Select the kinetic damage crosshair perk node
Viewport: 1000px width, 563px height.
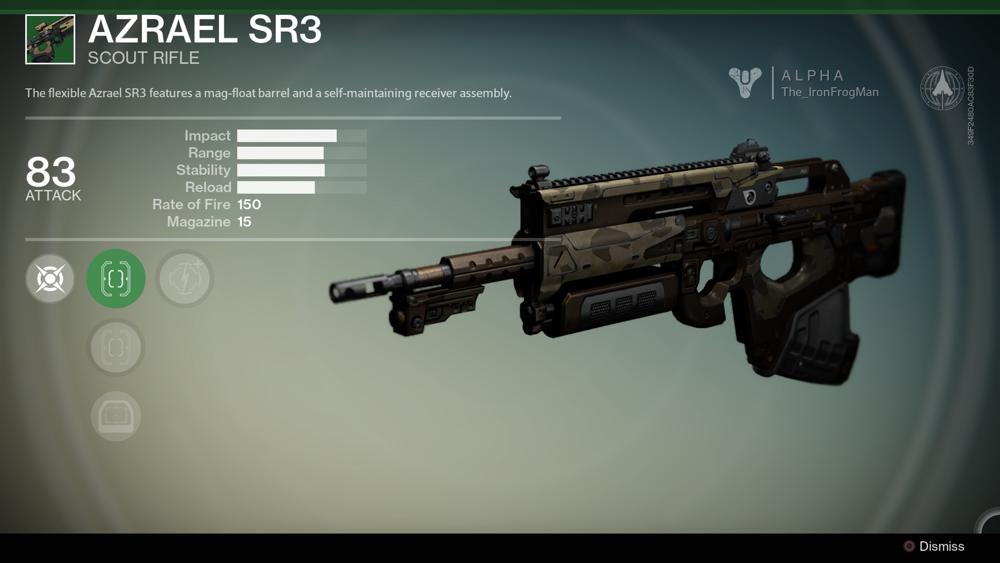[50, 279]
